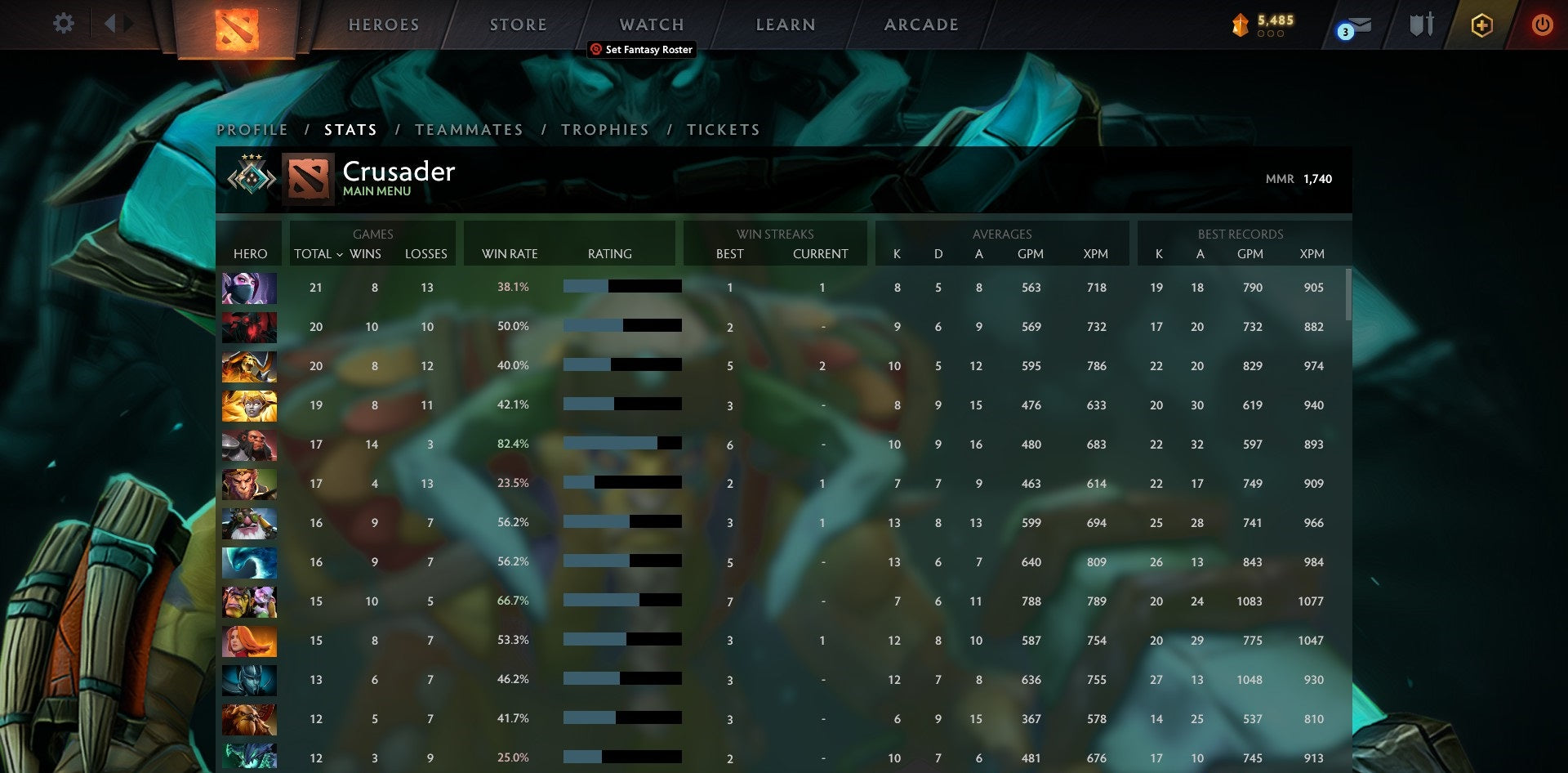Open the armory shield and sword icon
1568x773 pixels.
(1421, 25)
